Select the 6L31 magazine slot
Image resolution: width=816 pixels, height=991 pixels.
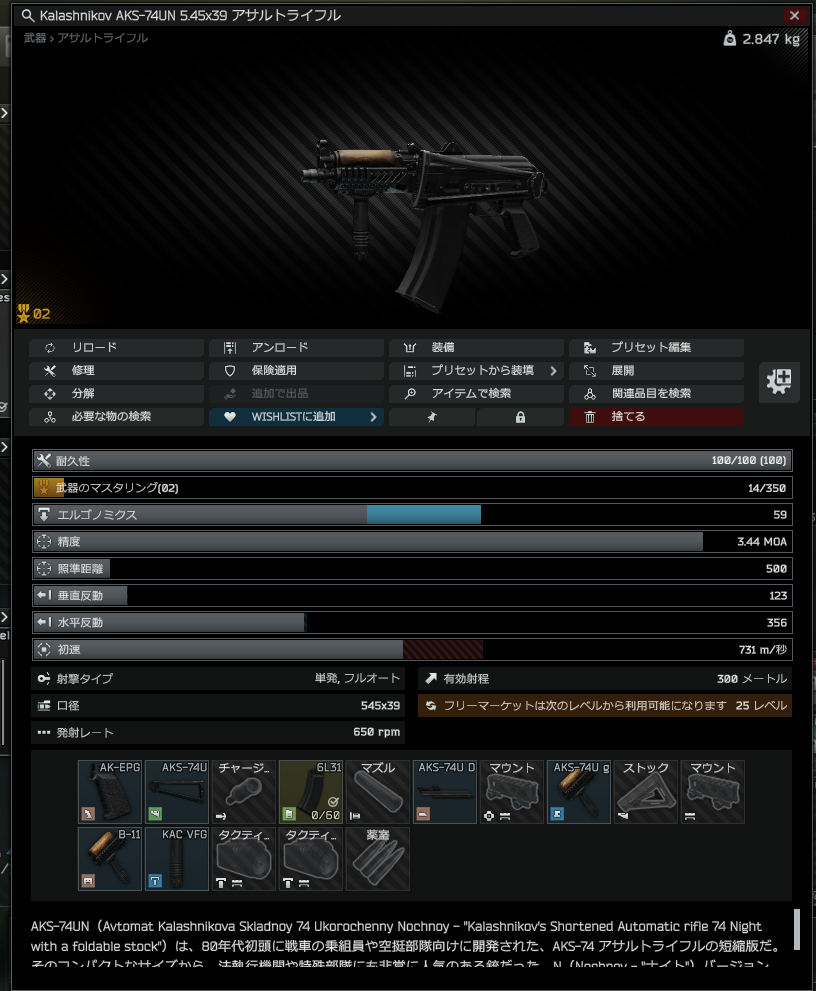(x=311, y=792)
